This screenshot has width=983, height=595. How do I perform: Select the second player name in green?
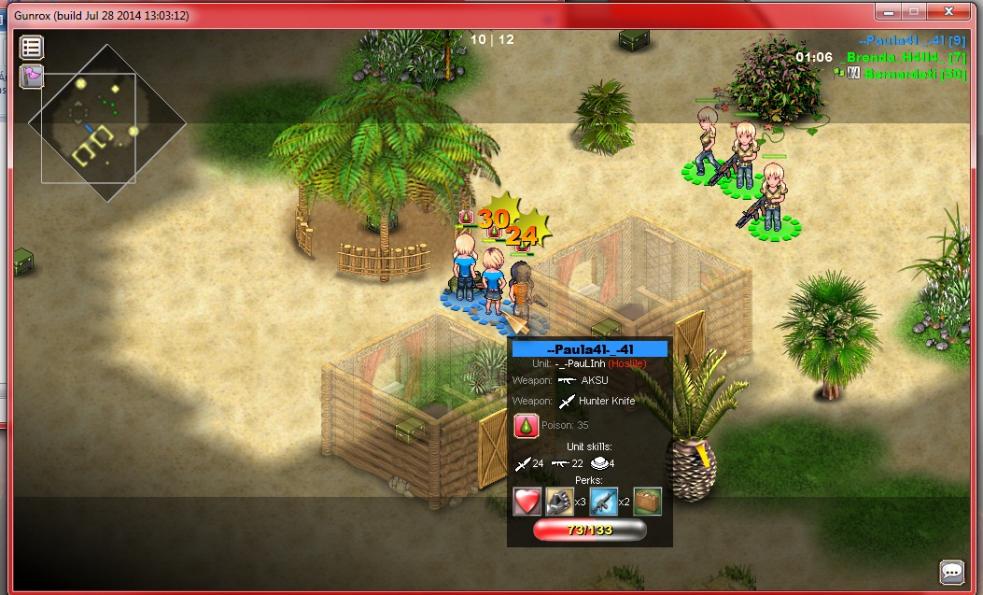coord(905,58)
